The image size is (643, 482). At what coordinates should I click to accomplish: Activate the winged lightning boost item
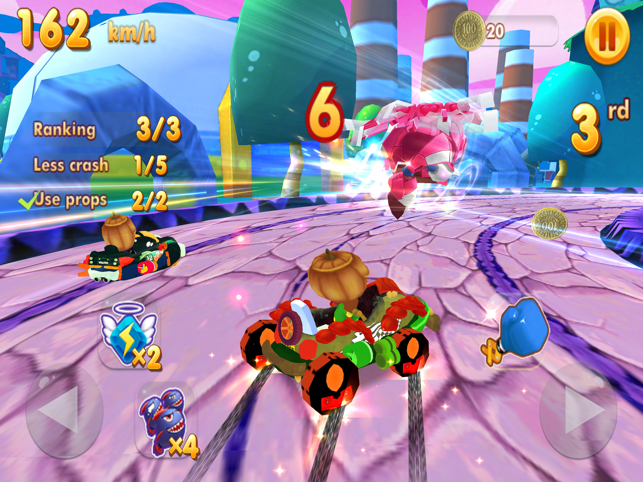[128, 334]
